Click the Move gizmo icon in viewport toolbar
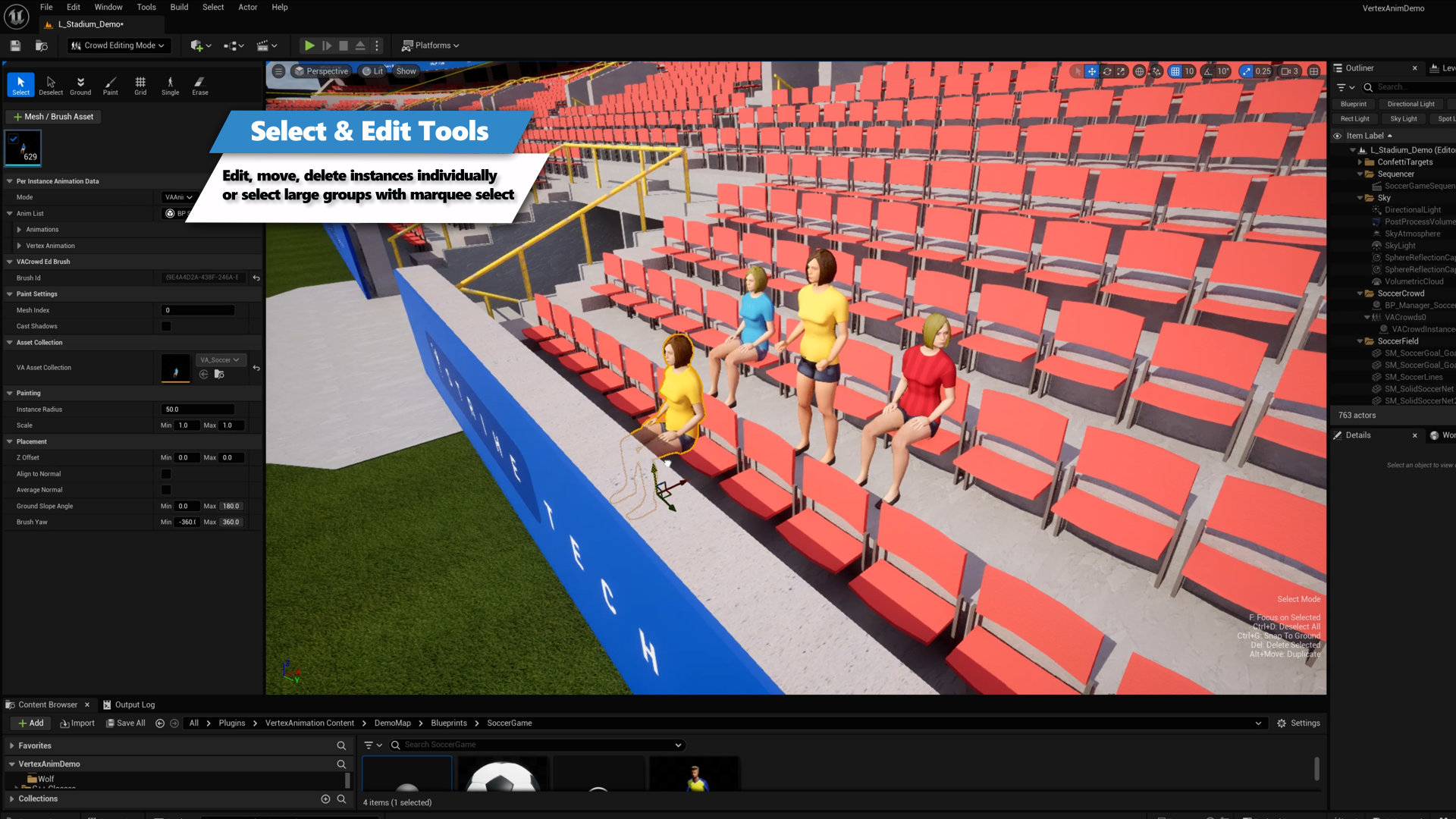The width and height of the screenshot is (1456, 819). click(1091, 71)
